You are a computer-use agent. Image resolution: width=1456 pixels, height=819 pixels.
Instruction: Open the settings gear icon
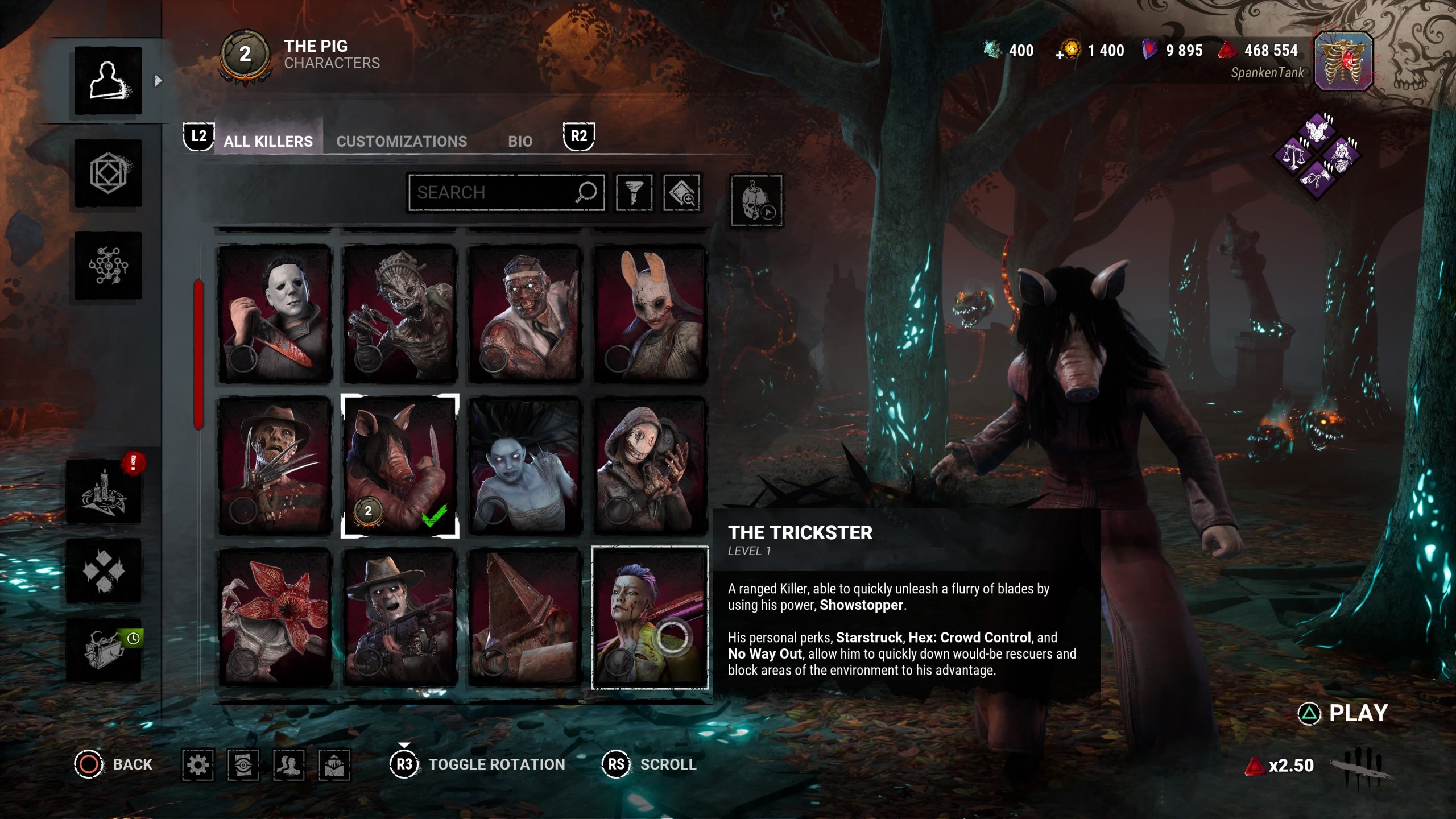pyautogui.click(x=198, y=764)
